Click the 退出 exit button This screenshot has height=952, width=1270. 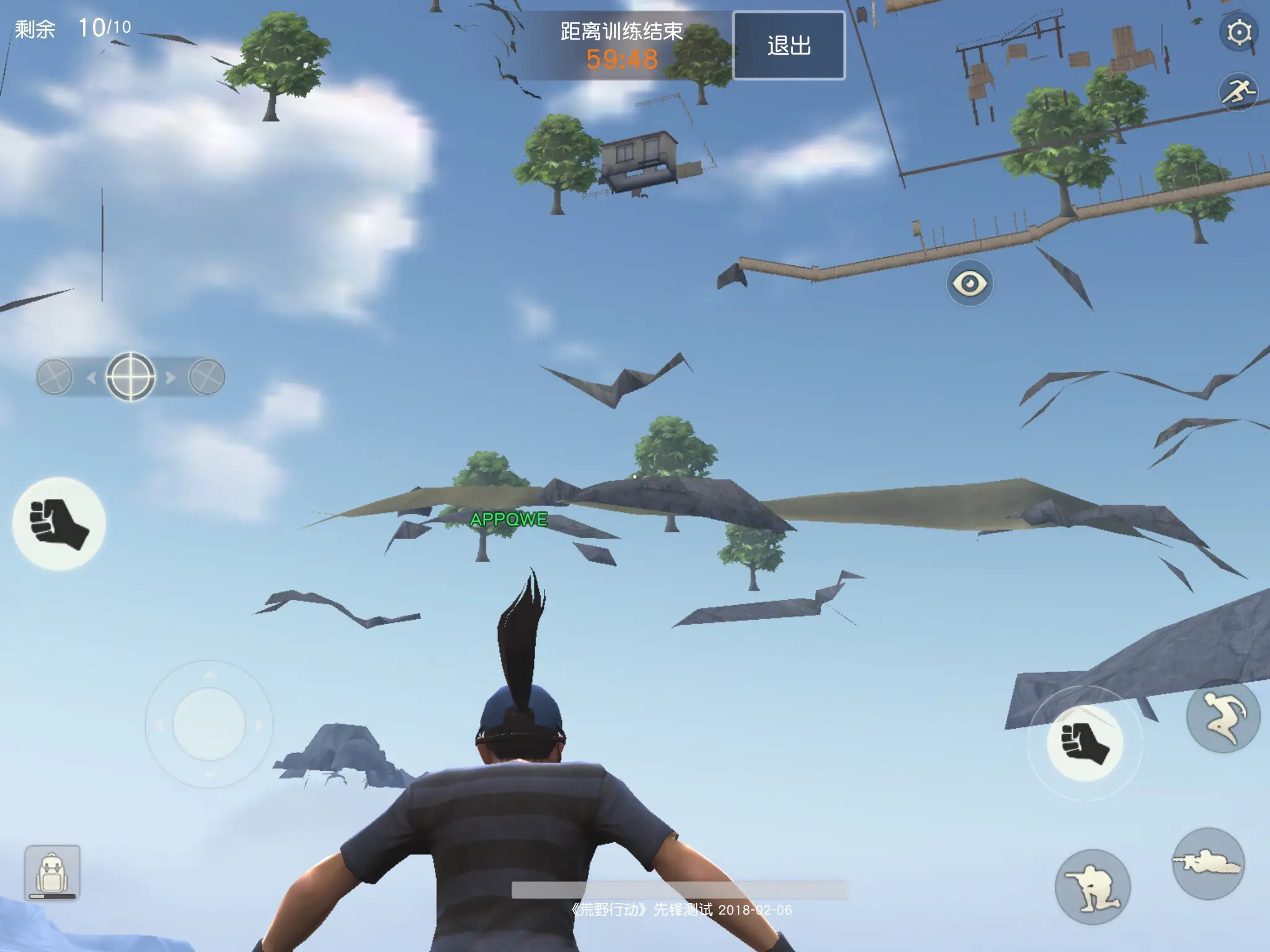(x=789, y=45)
